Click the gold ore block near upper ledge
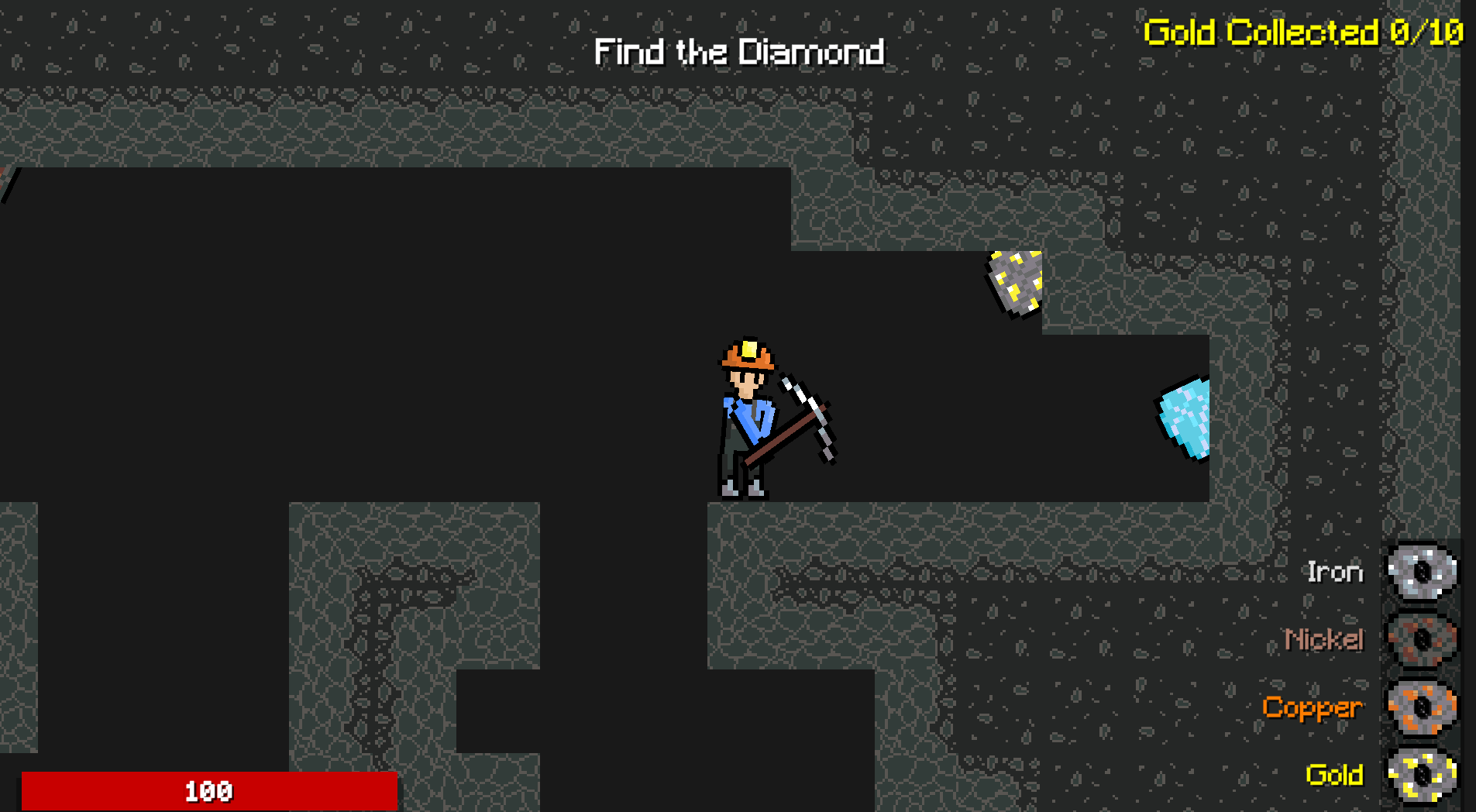Image resolution: width=1476 pixels, height=812 pixels. pyautogui.click(x=1015, y=283)
